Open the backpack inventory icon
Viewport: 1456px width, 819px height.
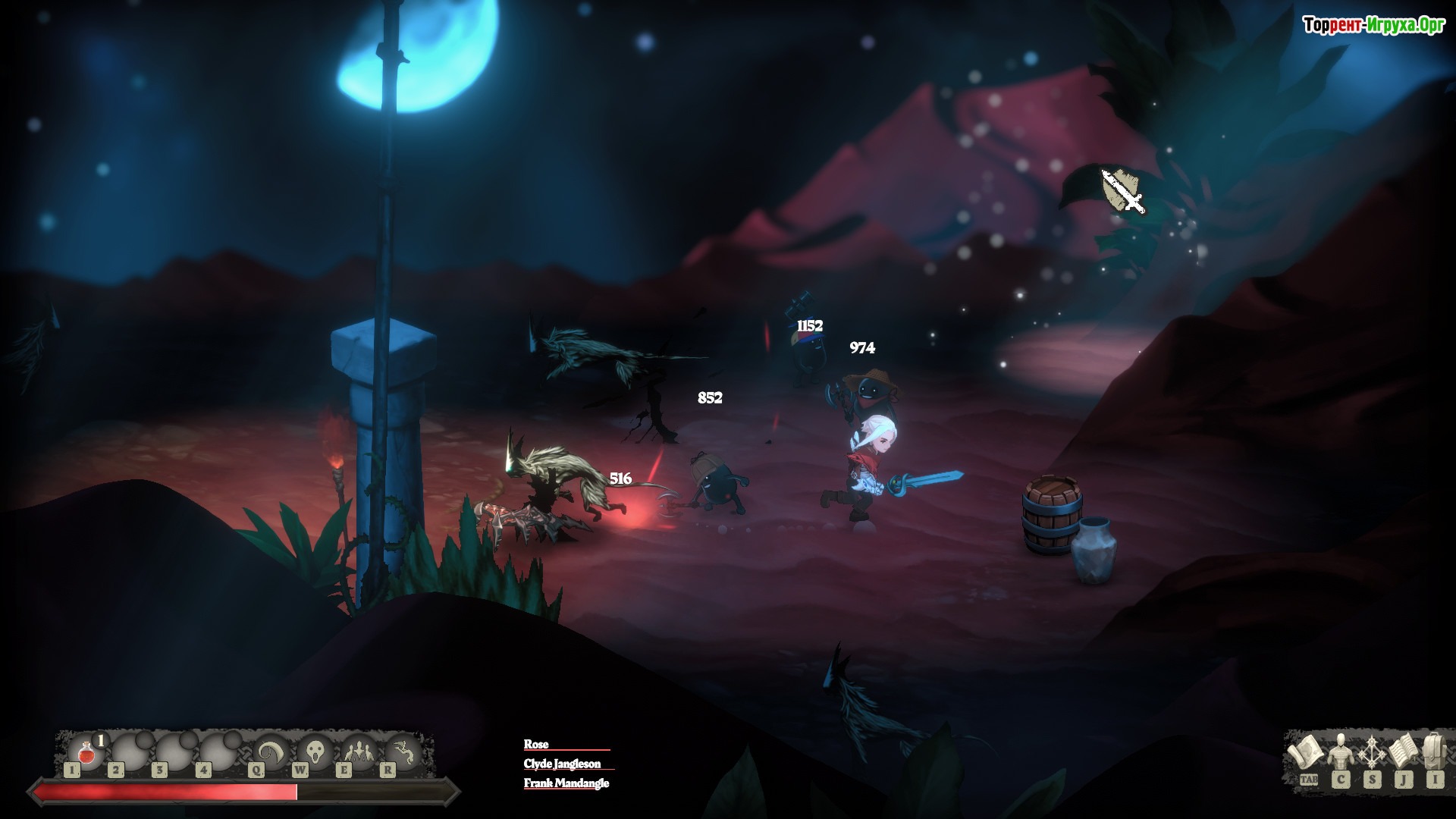coord(1433,752)
